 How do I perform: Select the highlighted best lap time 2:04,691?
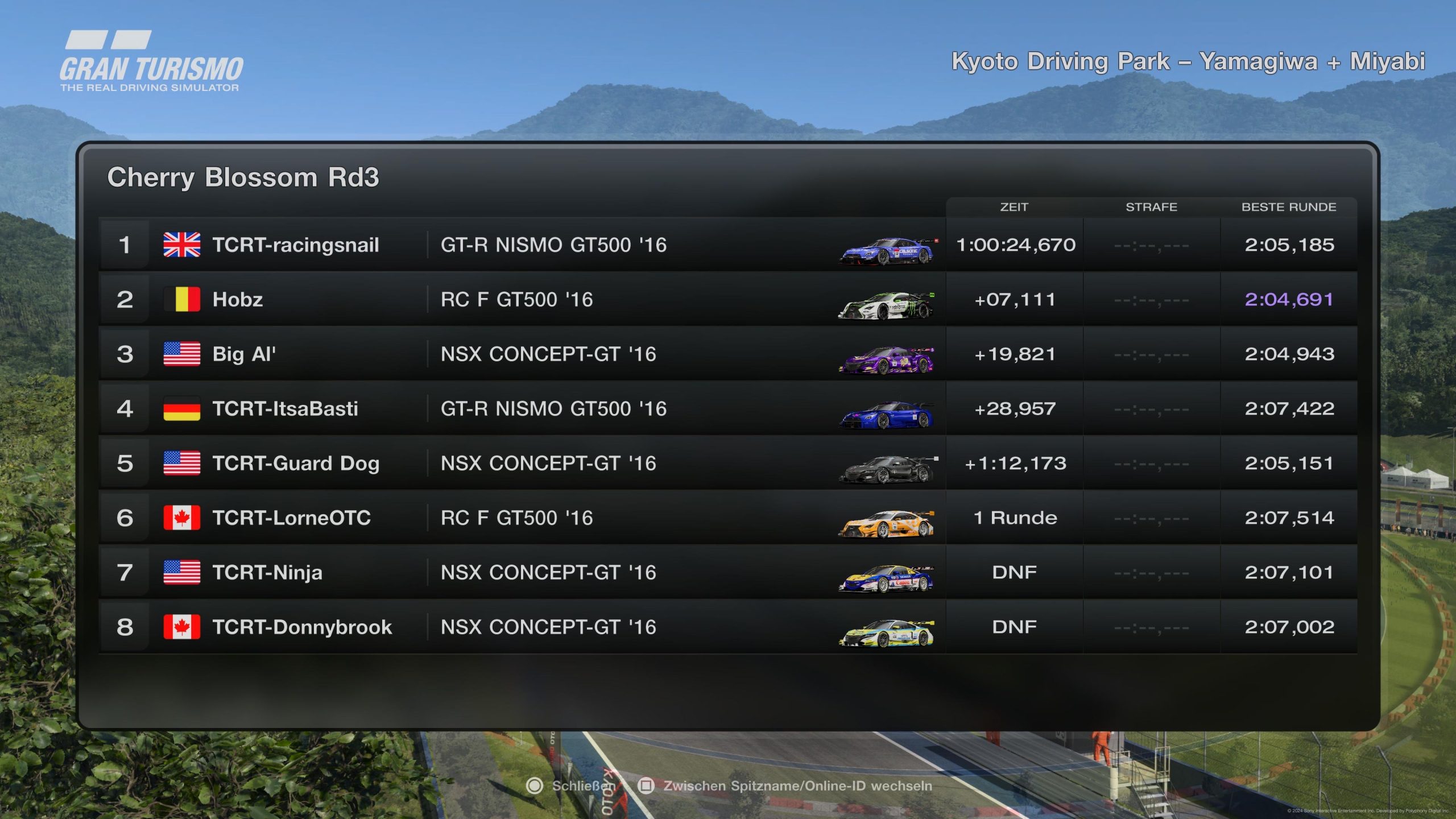1288,299
